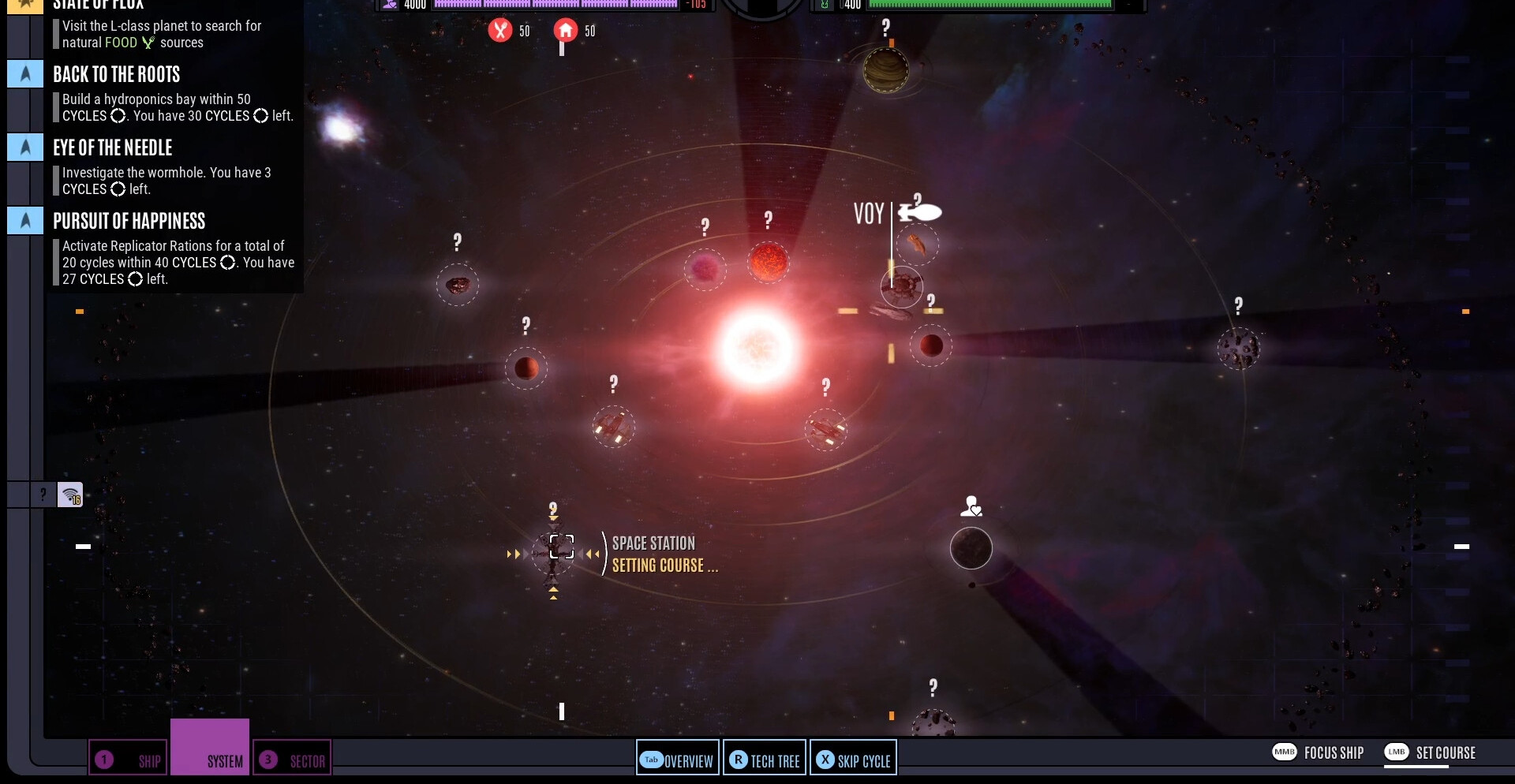
Task: Open the Tech Tree
Action: pos(765,760)
